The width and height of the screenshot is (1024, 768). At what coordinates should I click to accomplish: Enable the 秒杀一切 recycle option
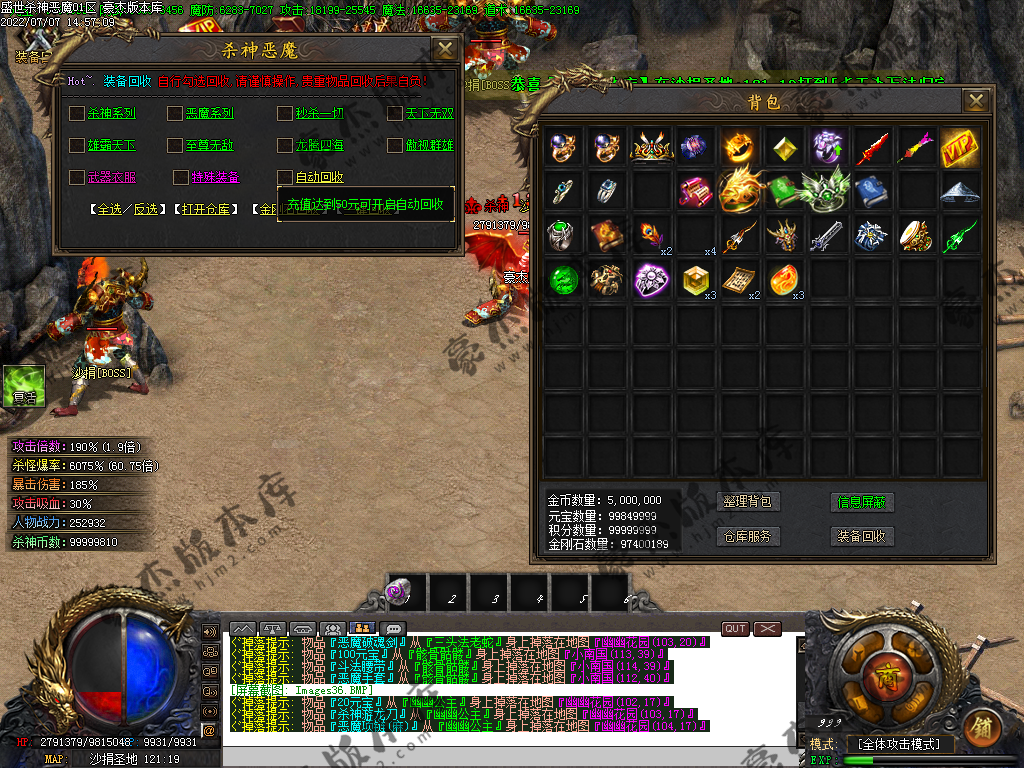285,114
